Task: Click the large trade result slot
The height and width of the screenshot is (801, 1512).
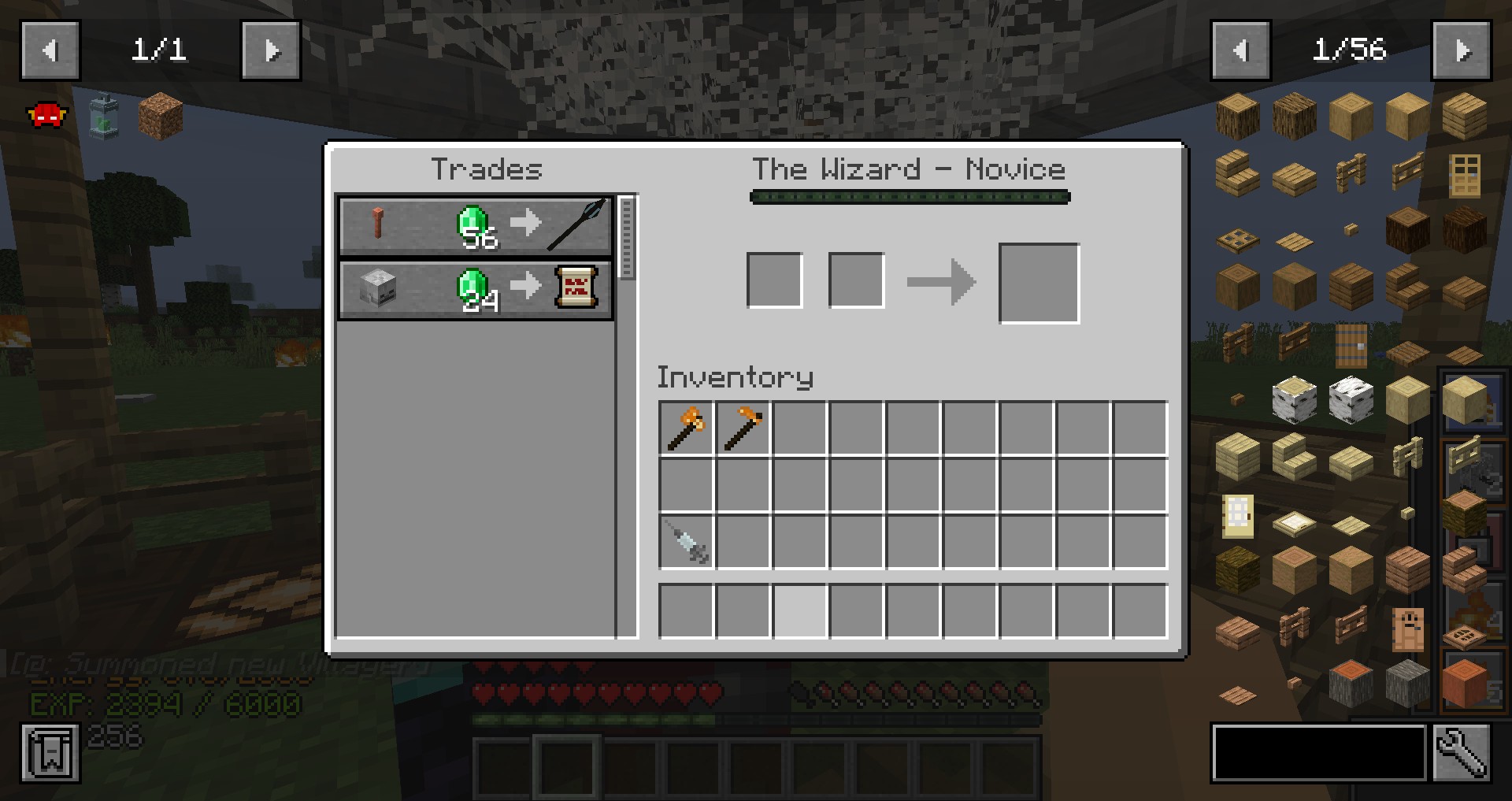Action: click(1039, 284)
